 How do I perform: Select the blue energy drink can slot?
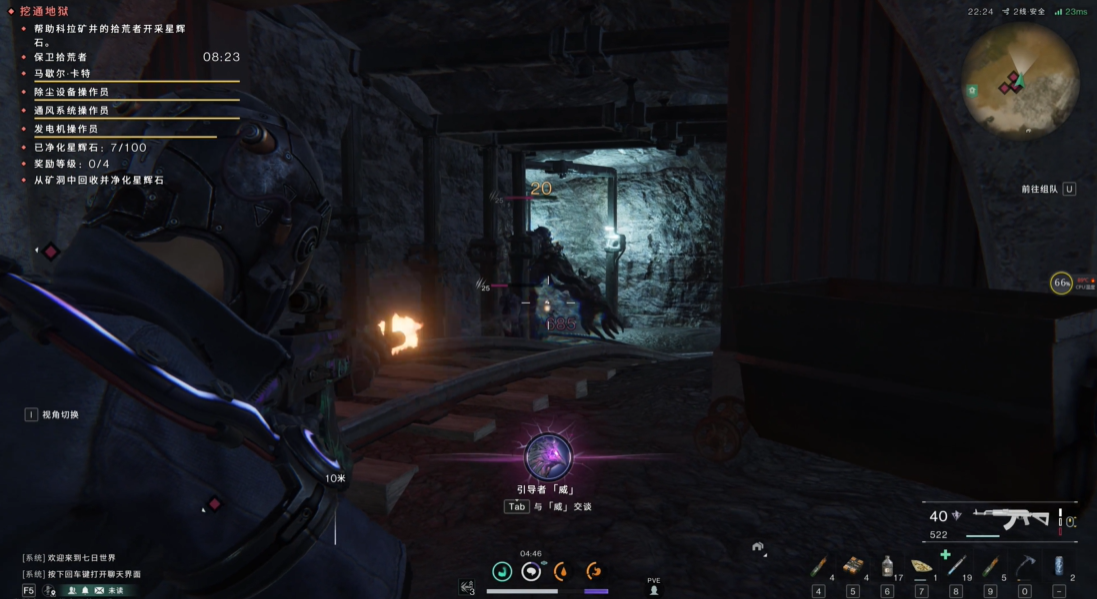point(1058,567)
